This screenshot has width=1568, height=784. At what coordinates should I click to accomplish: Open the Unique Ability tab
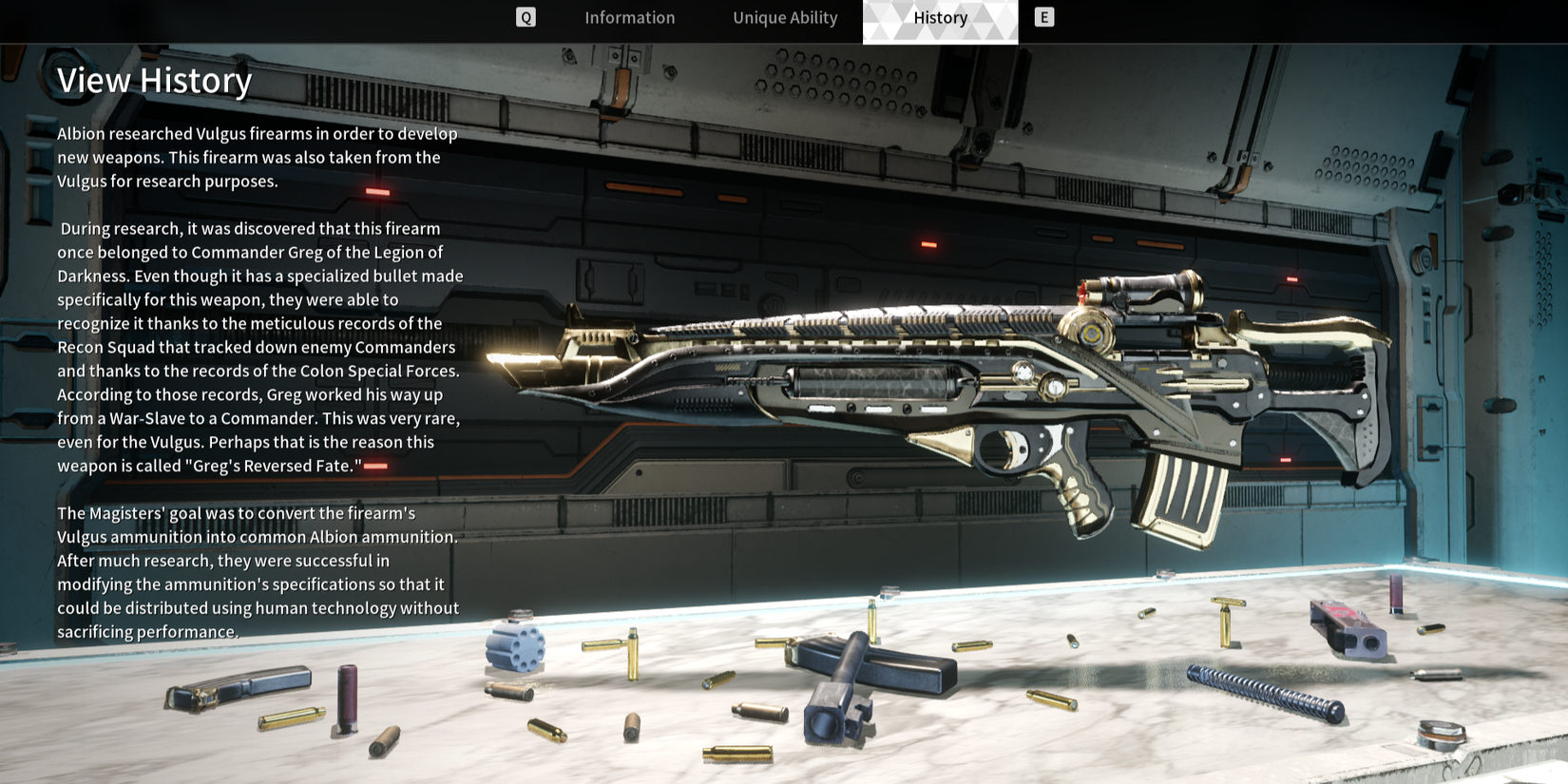785,18
